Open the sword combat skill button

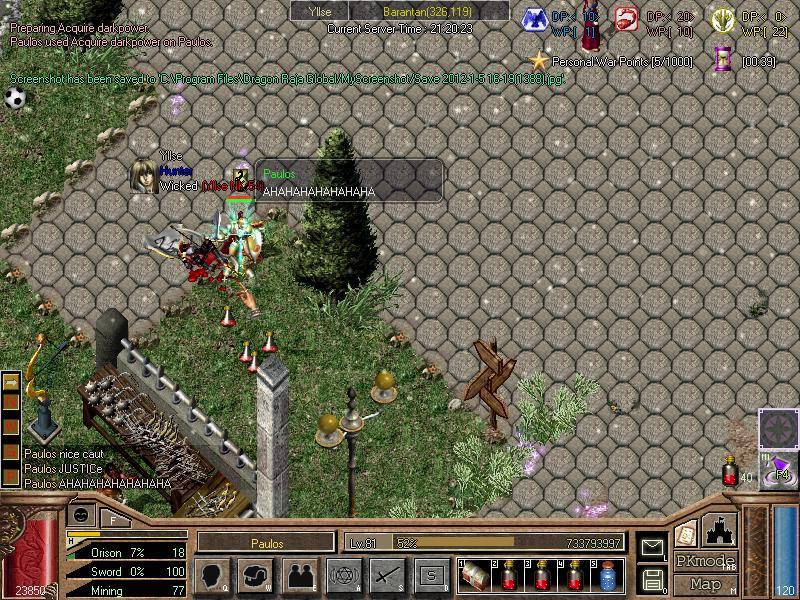tap(387, 575)
